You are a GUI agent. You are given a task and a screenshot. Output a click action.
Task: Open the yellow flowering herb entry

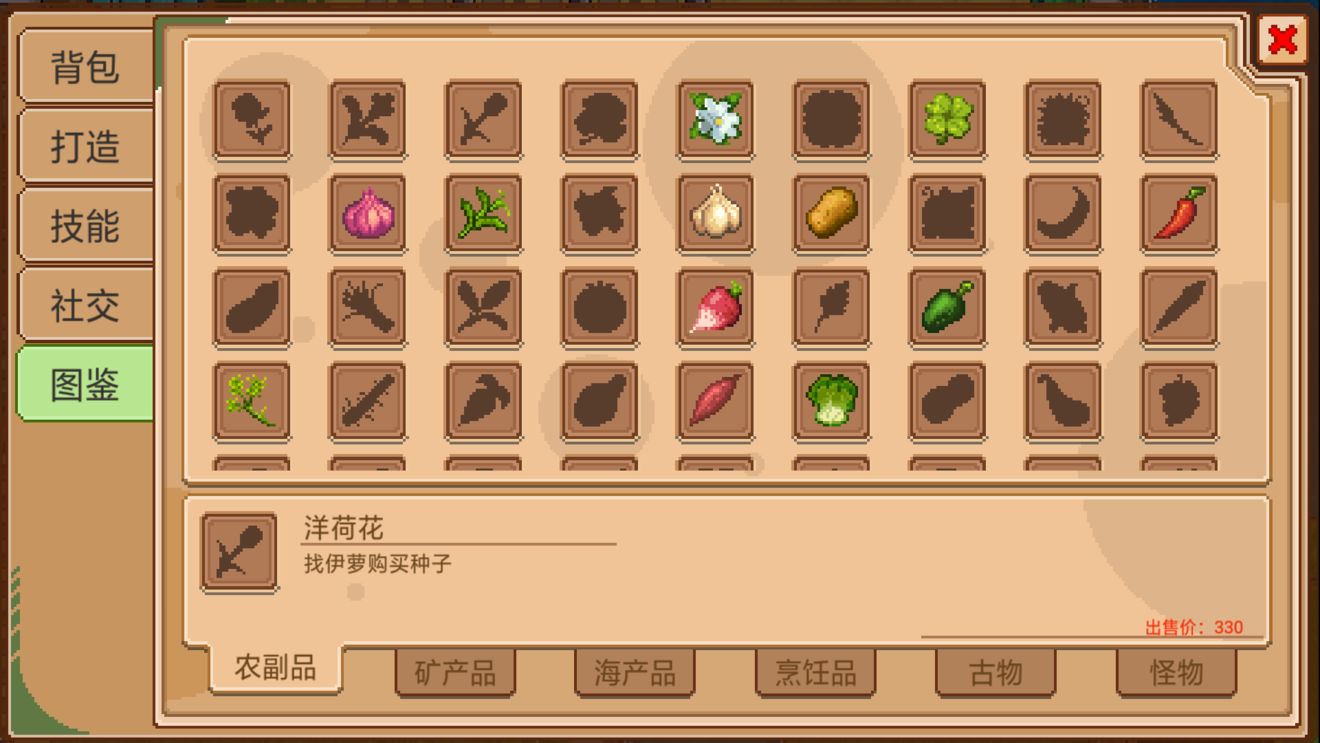tap(251, 399)
